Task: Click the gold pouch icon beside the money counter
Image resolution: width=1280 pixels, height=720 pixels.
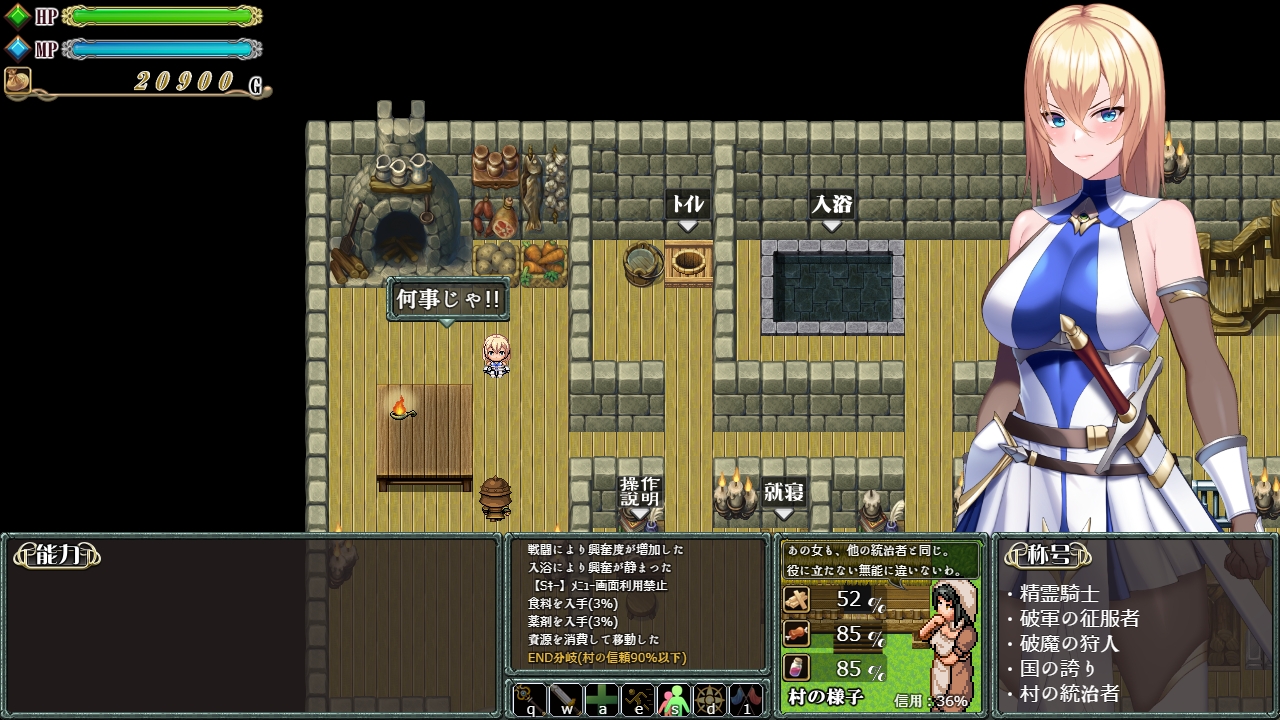Action: point(16,83)
